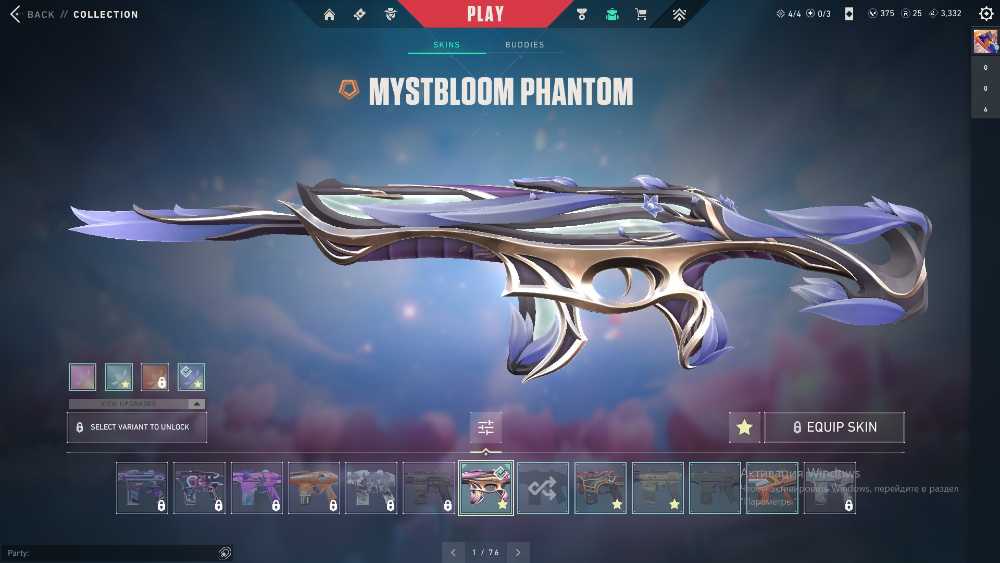Viewport: 1000px width, 563px height.
Task: Switch to the Buddies tab
Action: pyautogui.click(x=524, y=45)
